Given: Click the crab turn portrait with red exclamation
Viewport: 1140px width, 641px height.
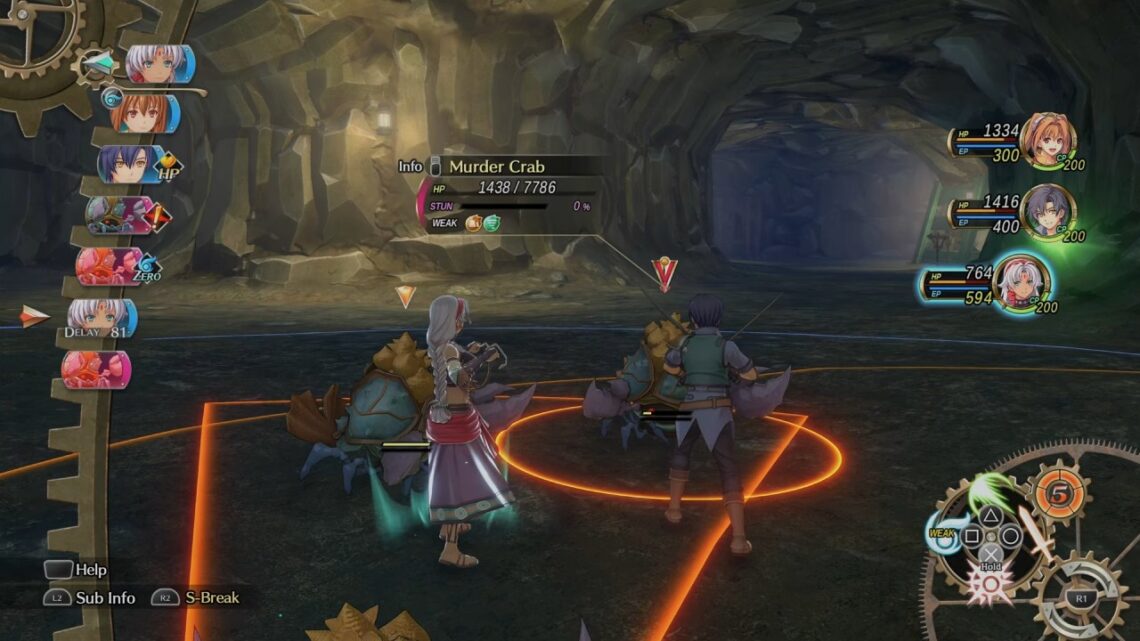Looking at the screenshot, I should point(115,215).
